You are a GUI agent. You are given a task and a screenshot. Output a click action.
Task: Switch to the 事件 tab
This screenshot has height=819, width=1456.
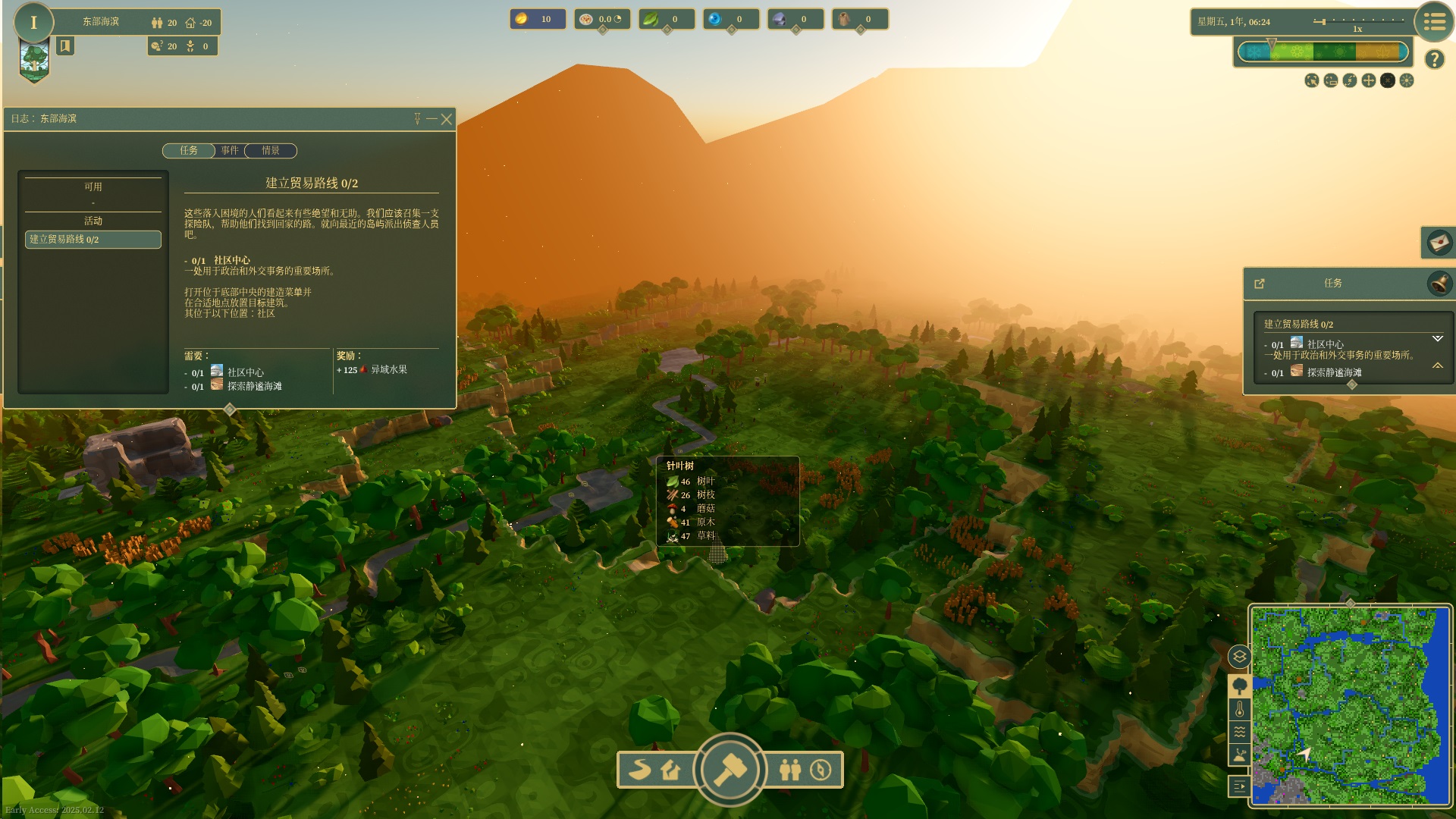[230, 151]
